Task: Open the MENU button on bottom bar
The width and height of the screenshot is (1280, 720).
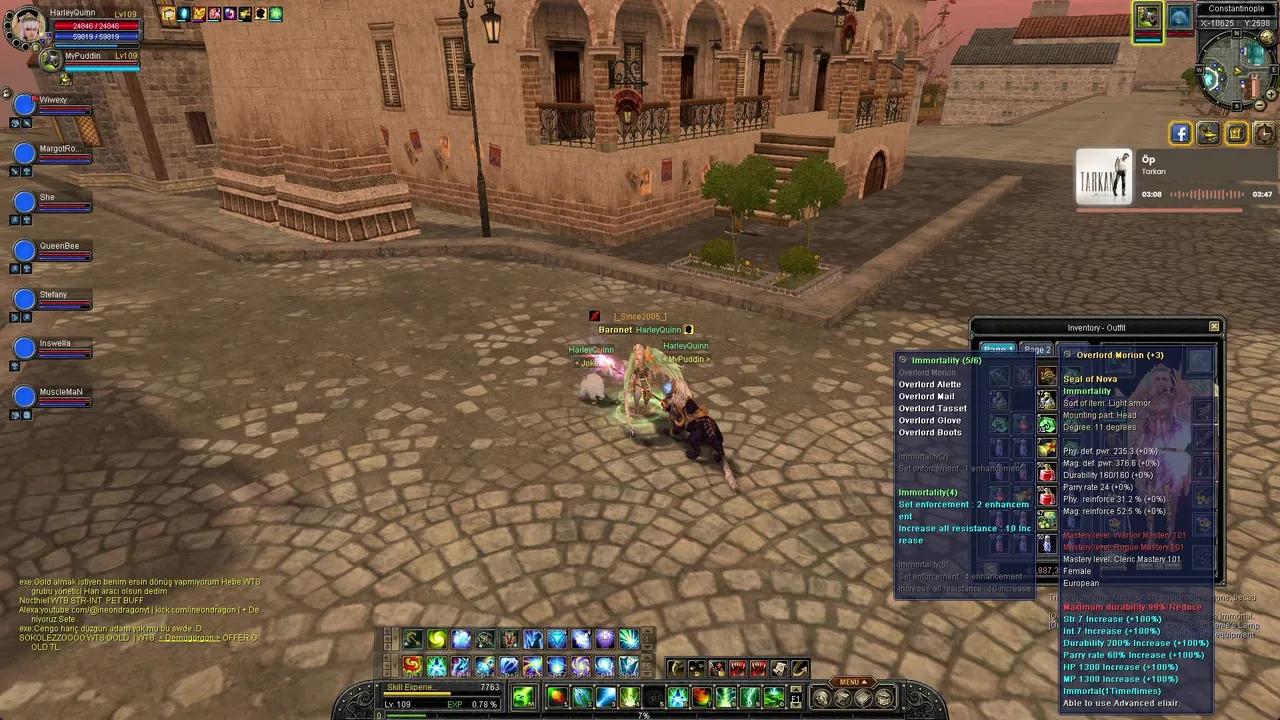Action: click(852, 682)
